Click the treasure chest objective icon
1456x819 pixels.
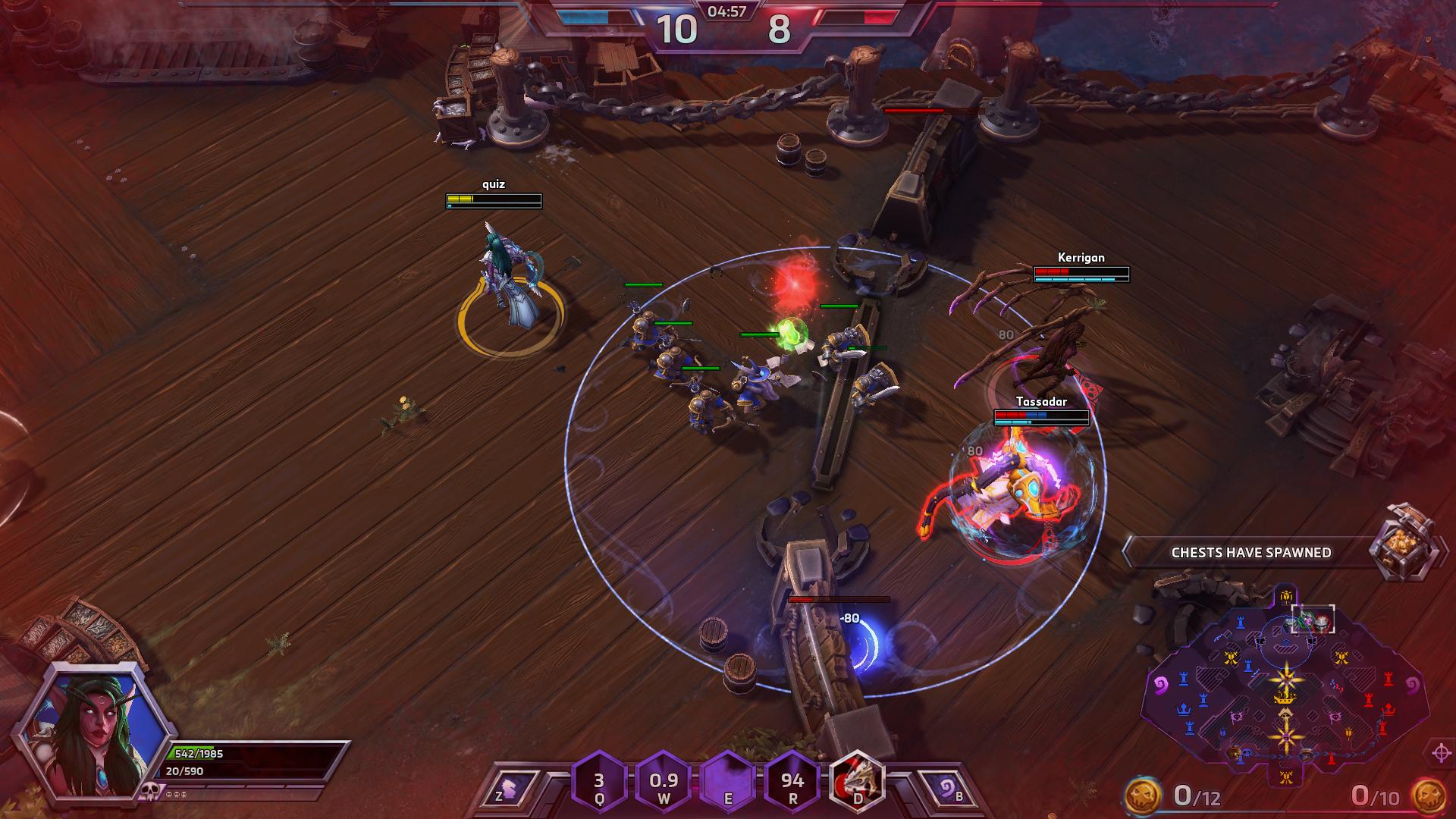tap(1405, 543)
